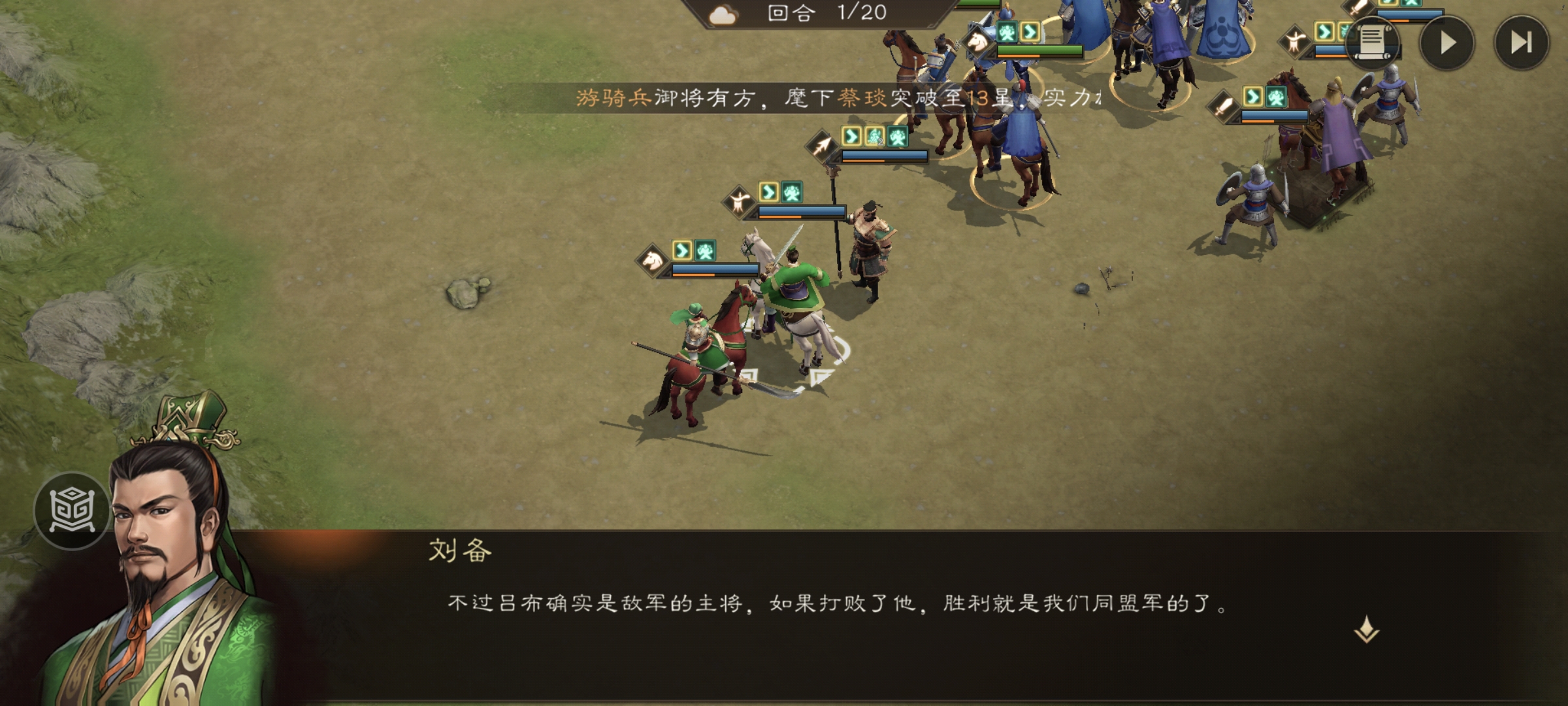Select the glowing buff icon above Liu Bei's unit
The height and width of the screenshot is (706, 1568).
point(705,252)
